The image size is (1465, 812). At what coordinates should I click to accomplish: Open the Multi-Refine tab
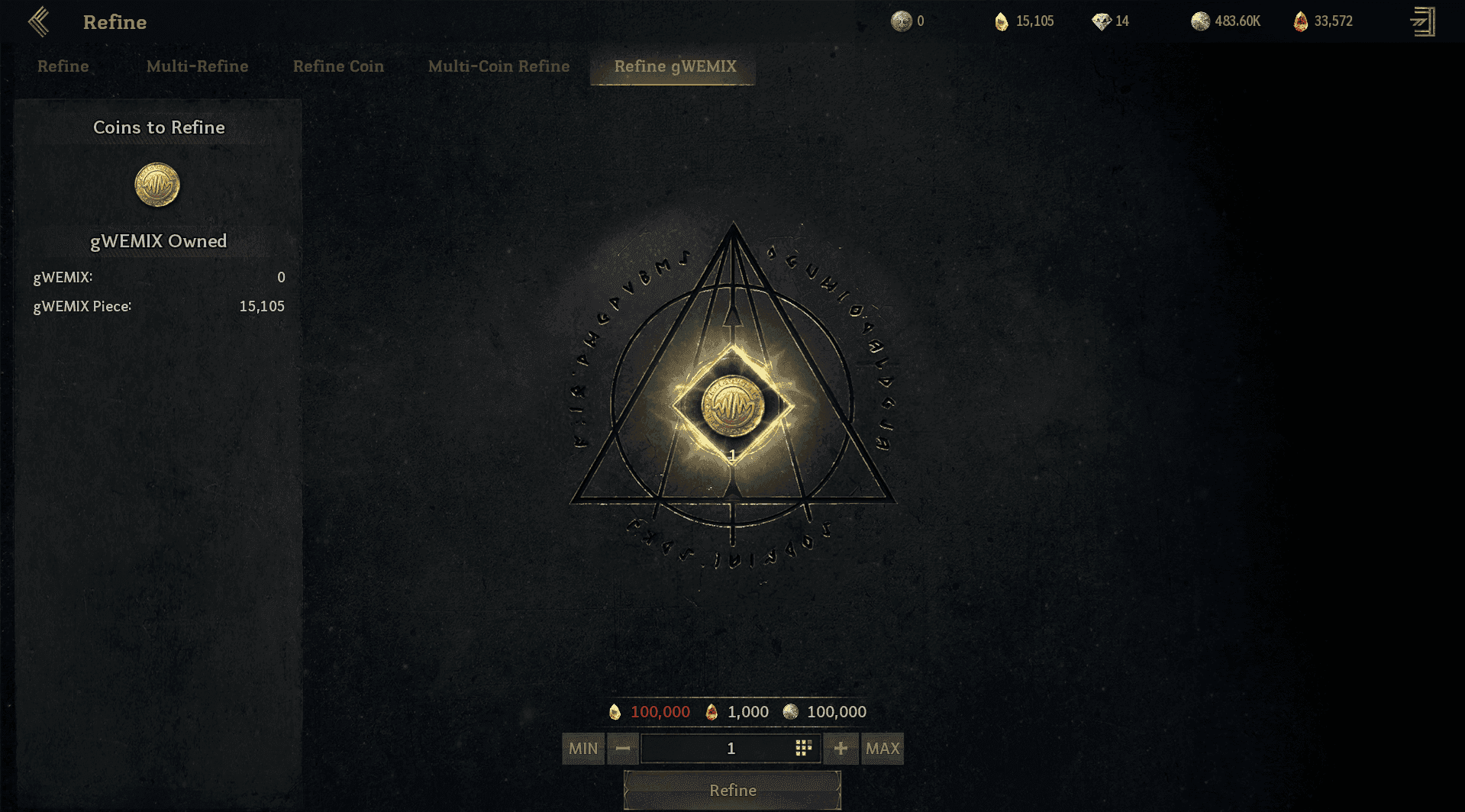tap(197, 66)
